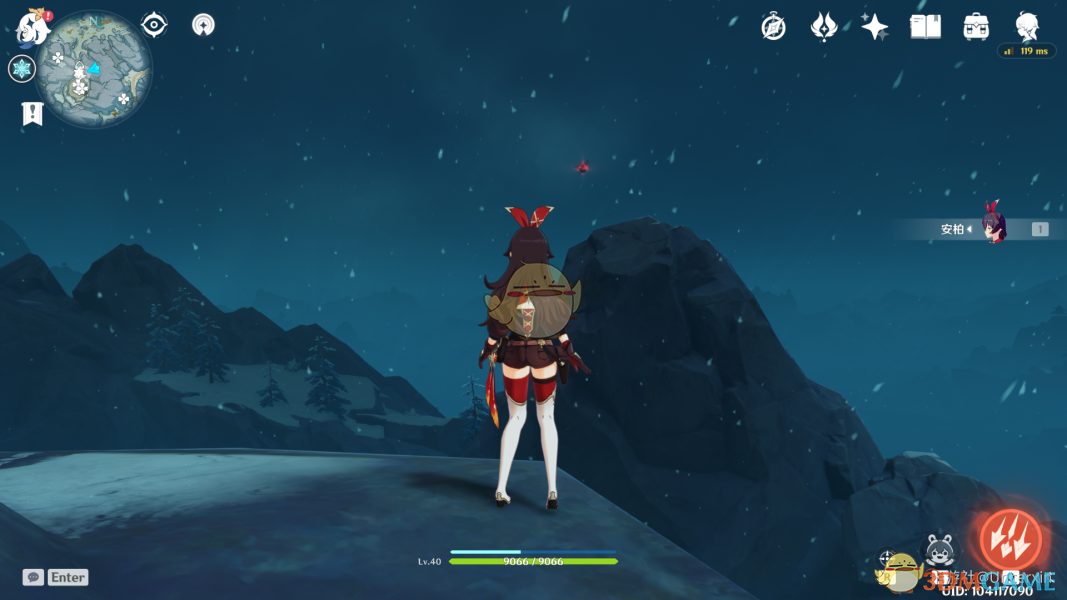Use the Baron Bunny skill icon
1067x600 pixels.
(938, 549)
